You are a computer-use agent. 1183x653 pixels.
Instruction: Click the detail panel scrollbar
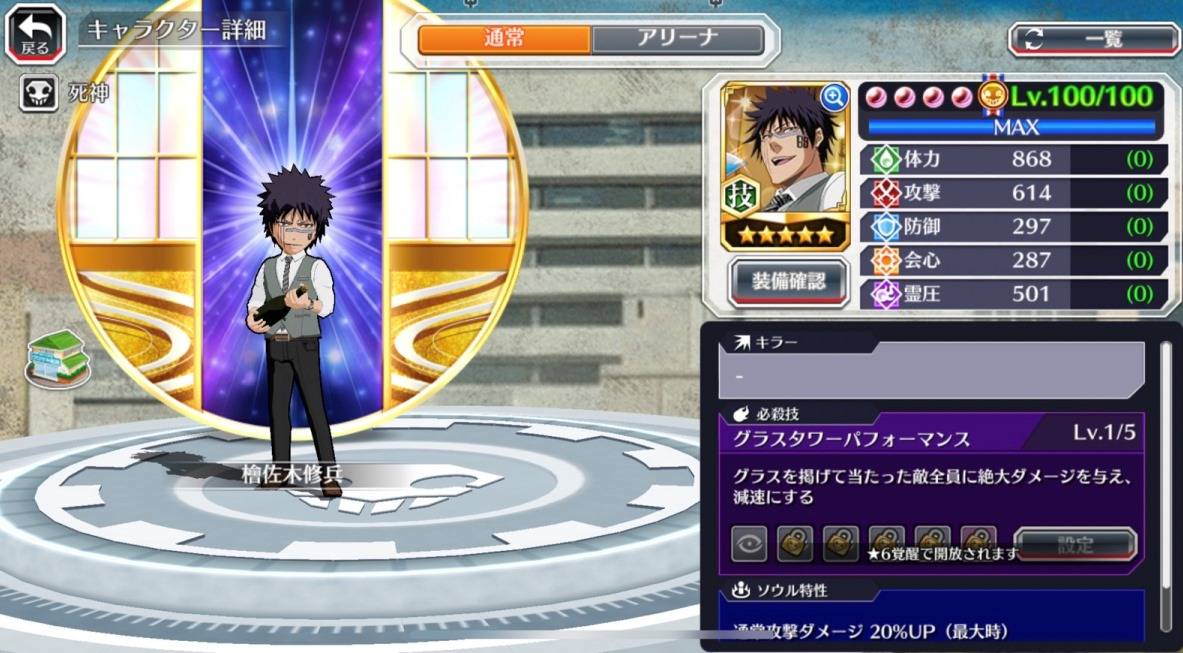[1165, 480]
